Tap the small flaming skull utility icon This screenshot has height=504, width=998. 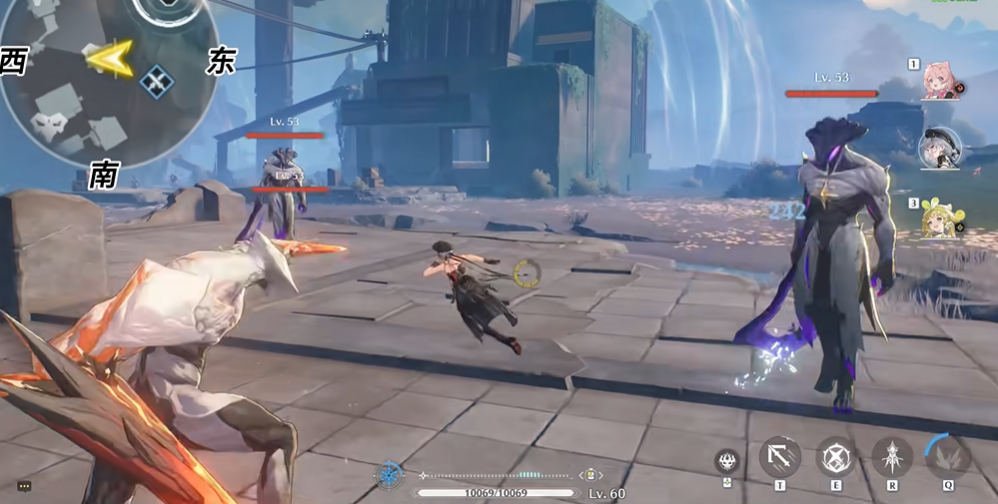click(x=727, y=461)
